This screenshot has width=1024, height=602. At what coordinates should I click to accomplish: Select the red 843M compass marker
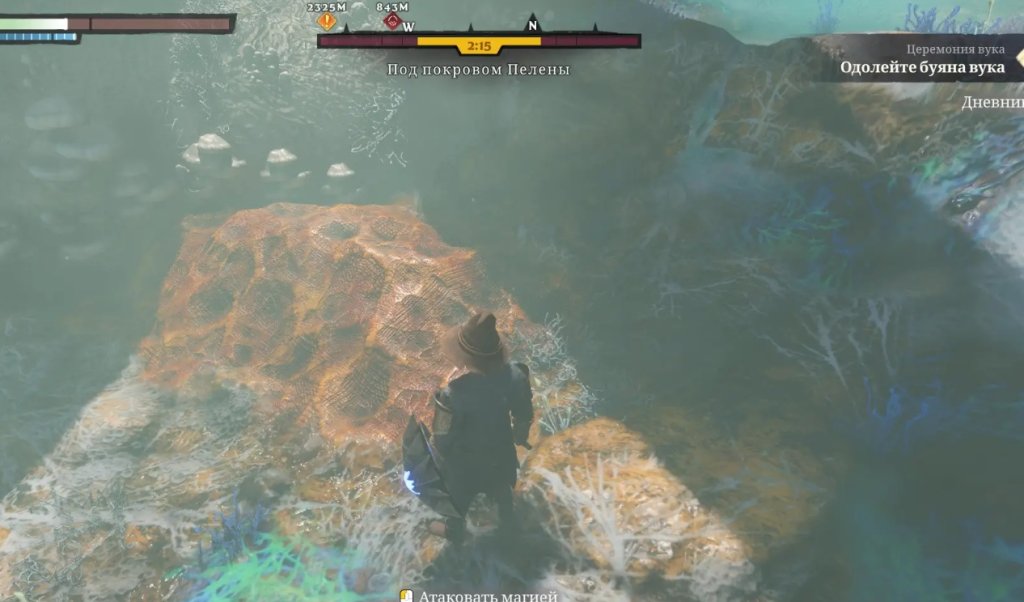392,21
